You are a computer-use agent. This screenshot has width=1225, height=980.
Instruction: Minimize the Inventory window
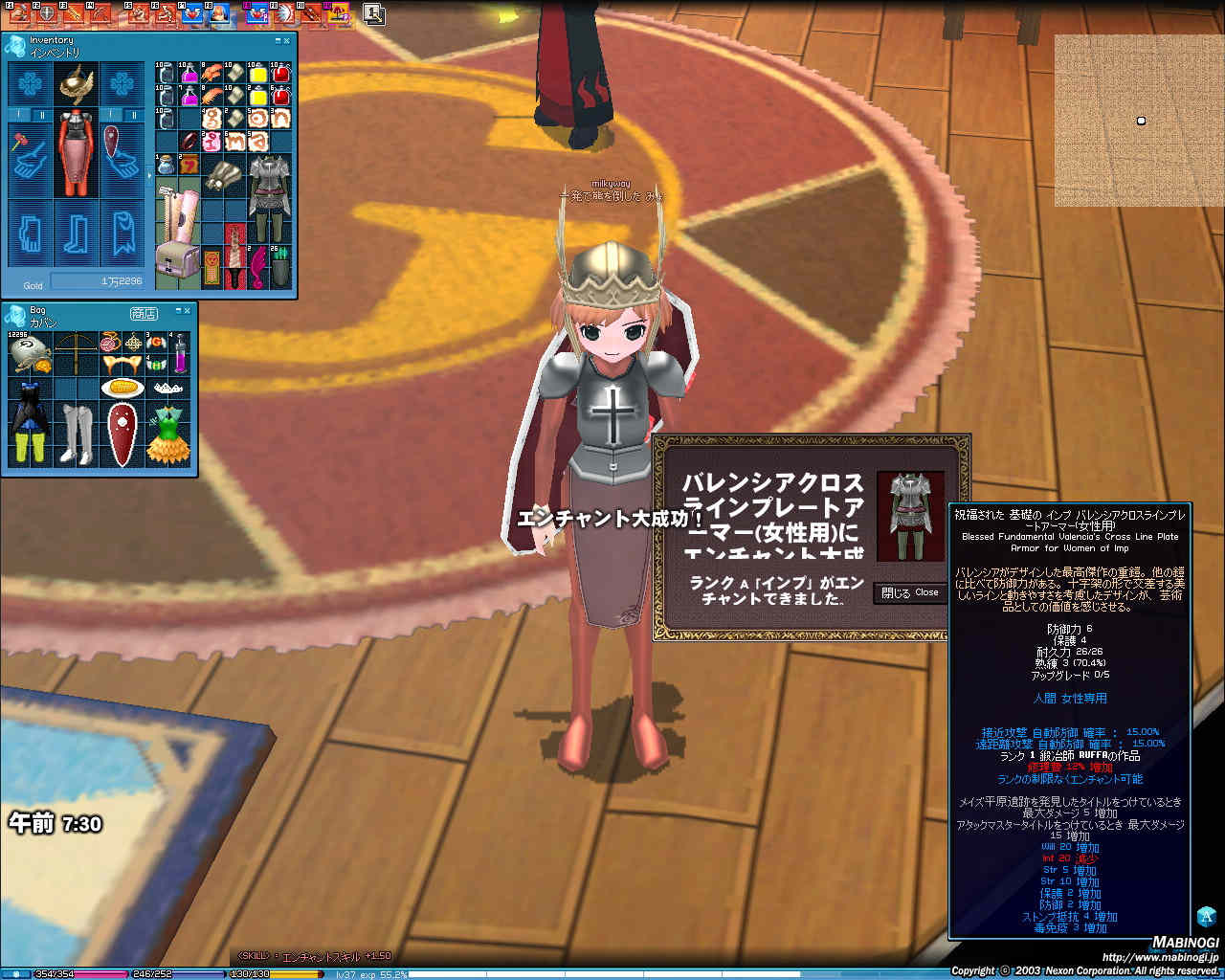click(x=278, y=41)
